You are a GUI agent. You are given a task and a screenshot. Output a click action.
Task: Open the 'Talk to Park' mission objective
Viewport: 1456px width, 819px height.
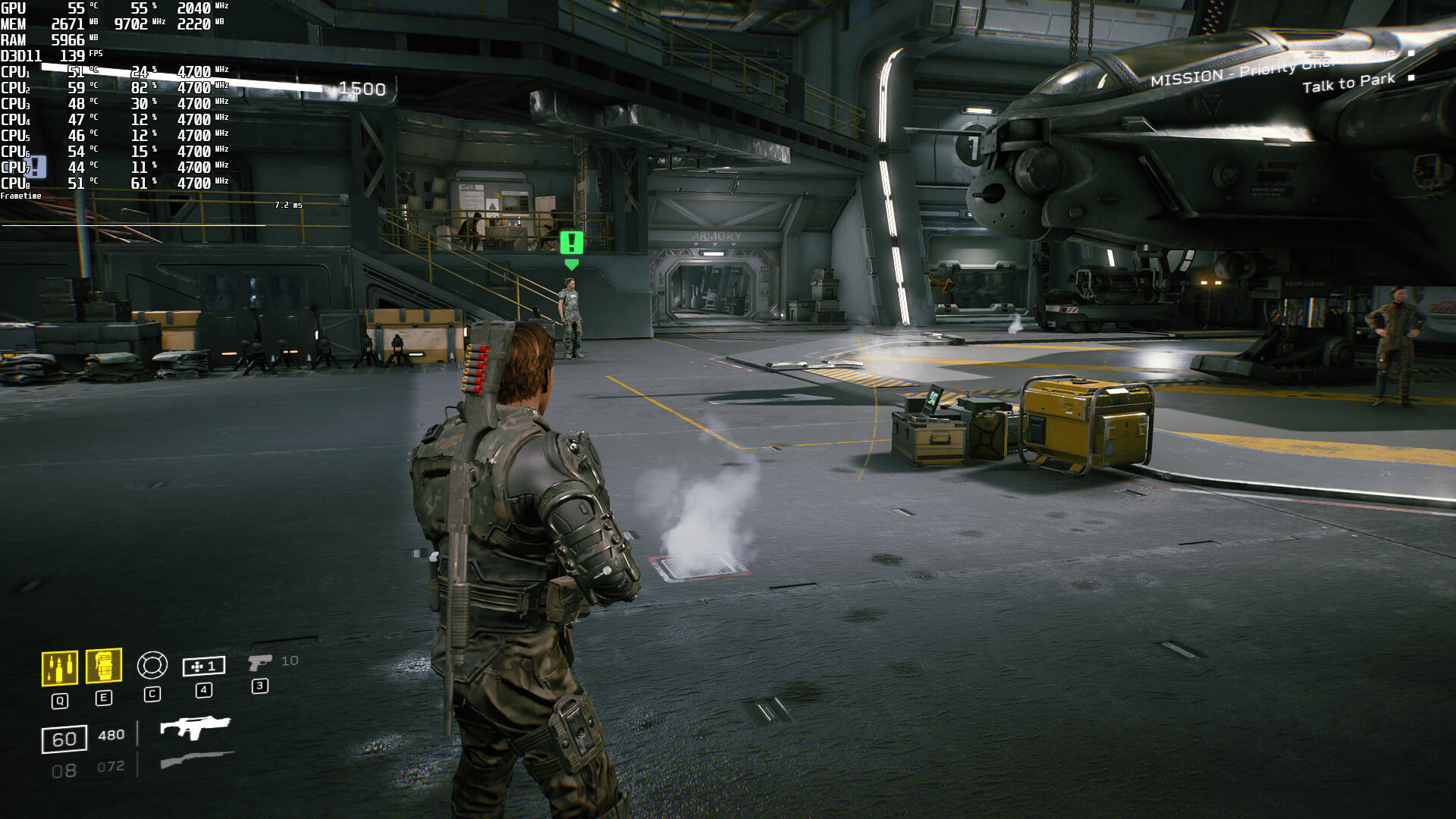[x=1348, y=83]
